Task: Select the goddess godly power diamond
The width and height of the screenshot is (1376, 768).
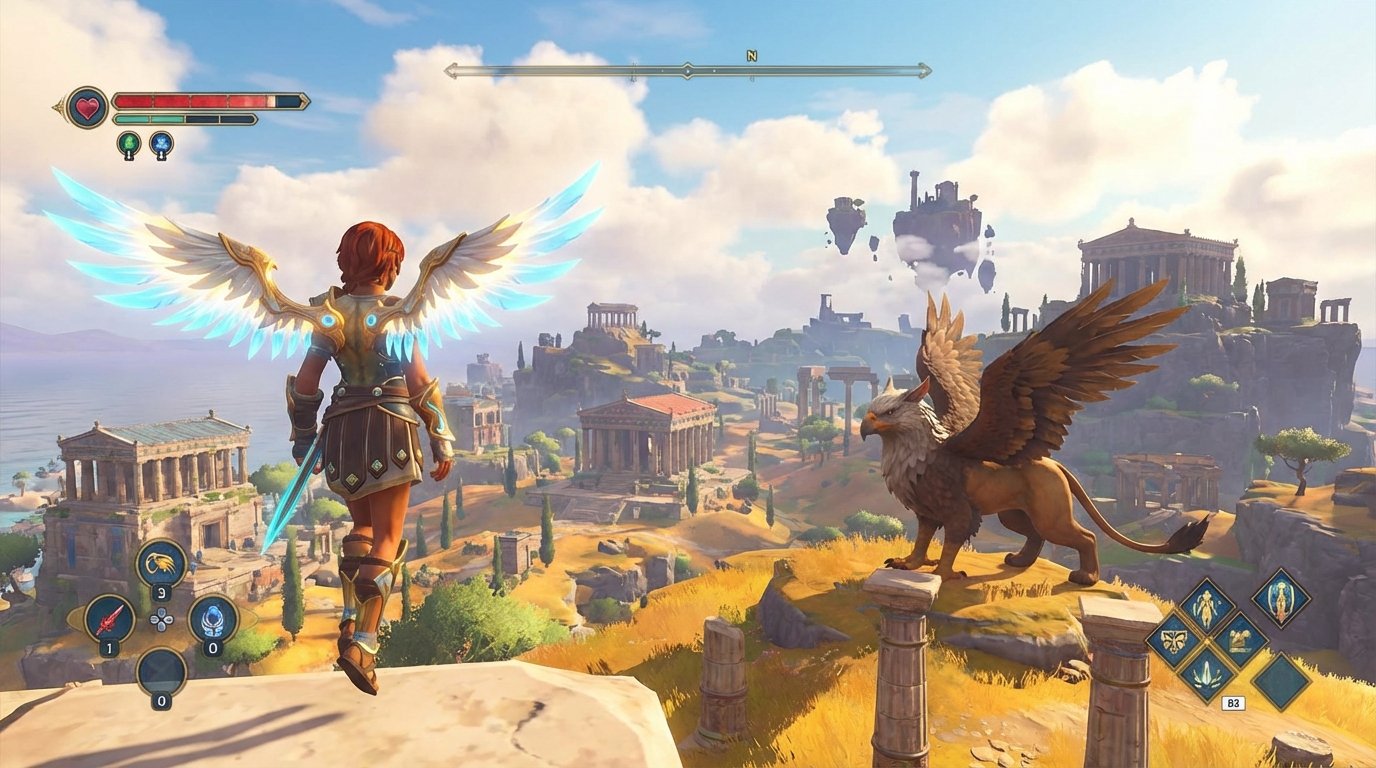Action: coord(1281,600)
